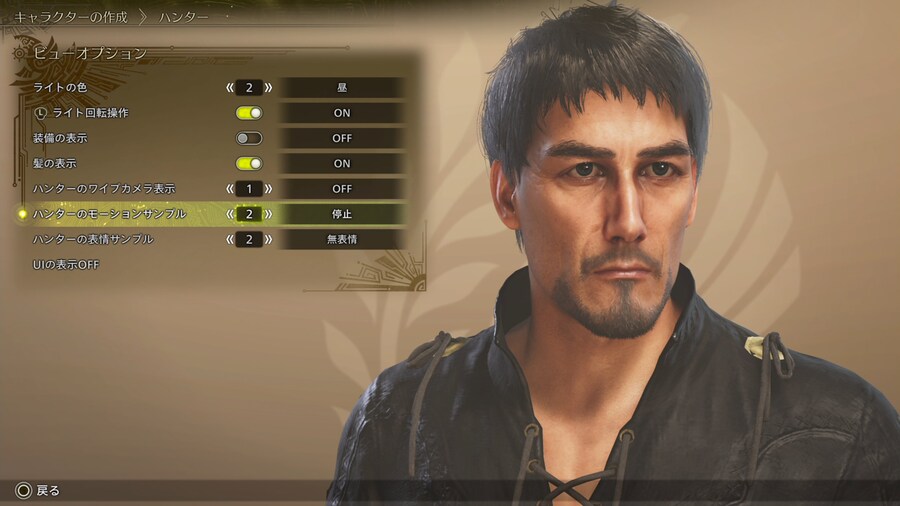Select the ライトの色 menu row label
900x506 pixels.
pos(61,88)
